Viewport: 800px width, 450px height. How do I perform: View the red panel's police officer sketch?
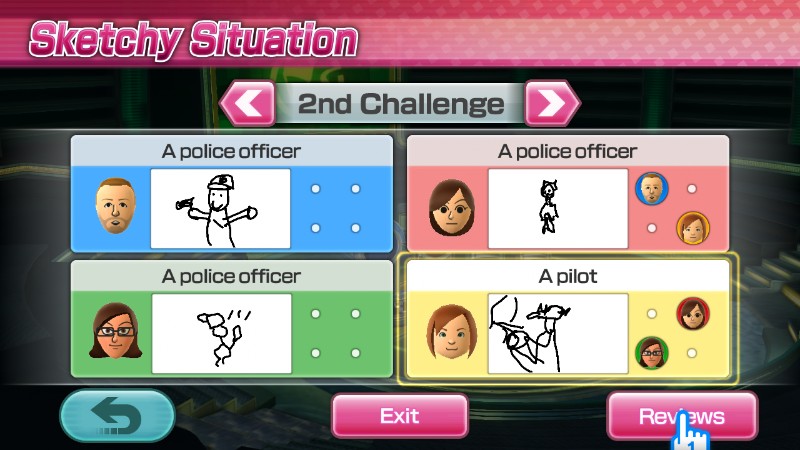click(557, 208)
